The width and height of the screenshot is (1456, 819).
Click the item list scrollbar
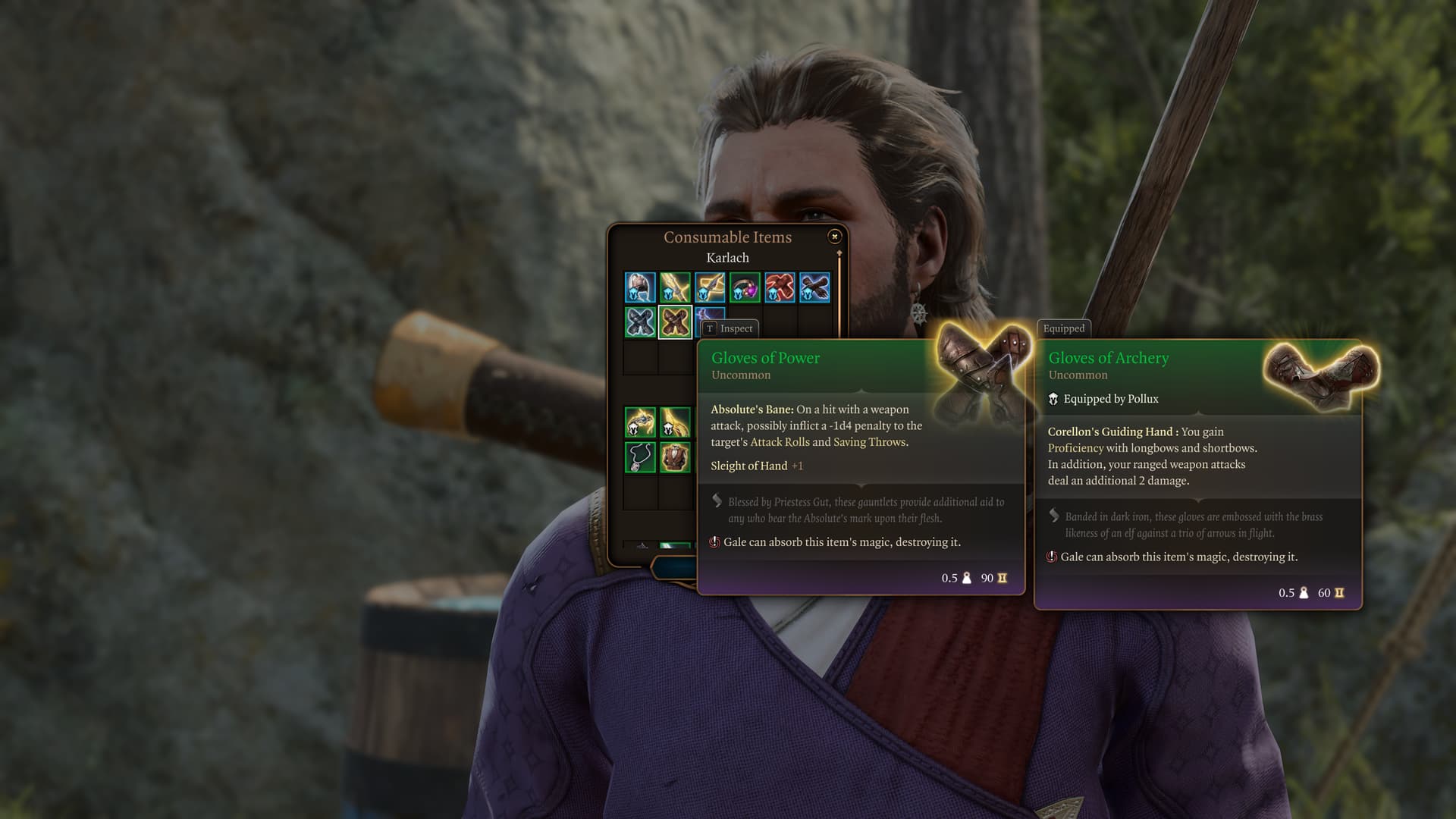[x=839, y=296]
